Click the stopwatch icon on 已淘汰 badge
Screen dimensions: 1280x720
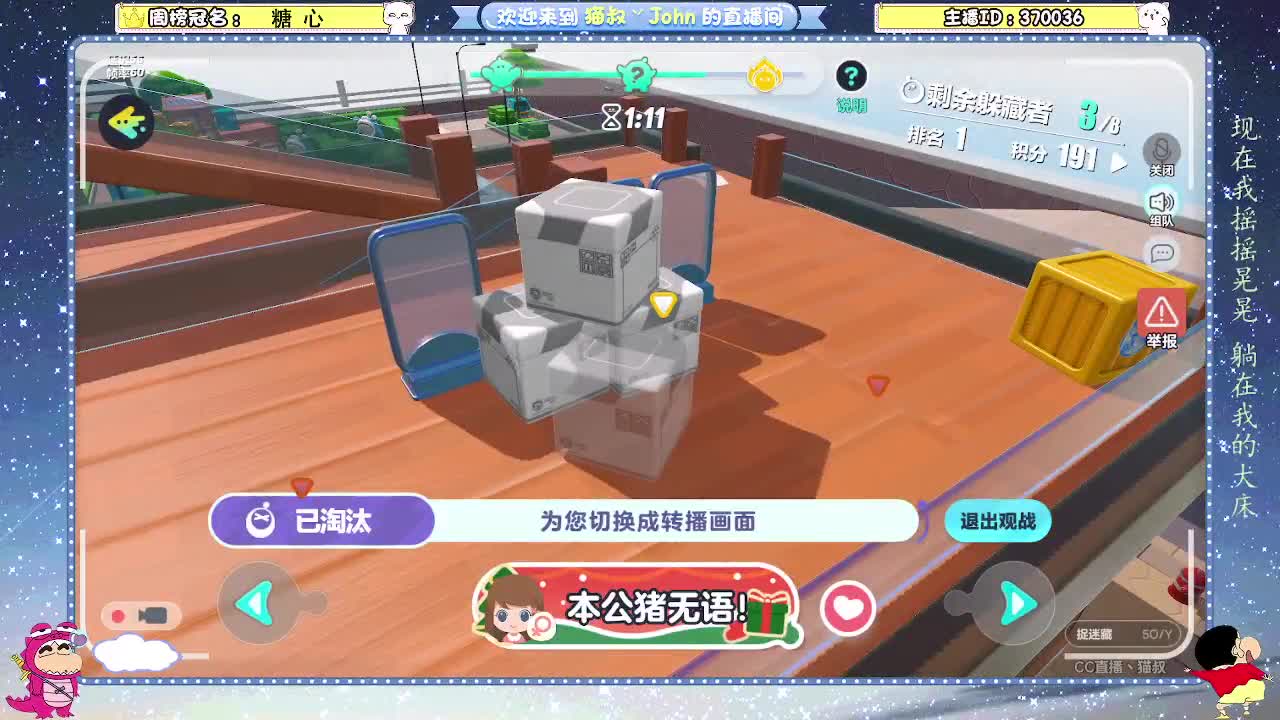(x=262, y=520)
